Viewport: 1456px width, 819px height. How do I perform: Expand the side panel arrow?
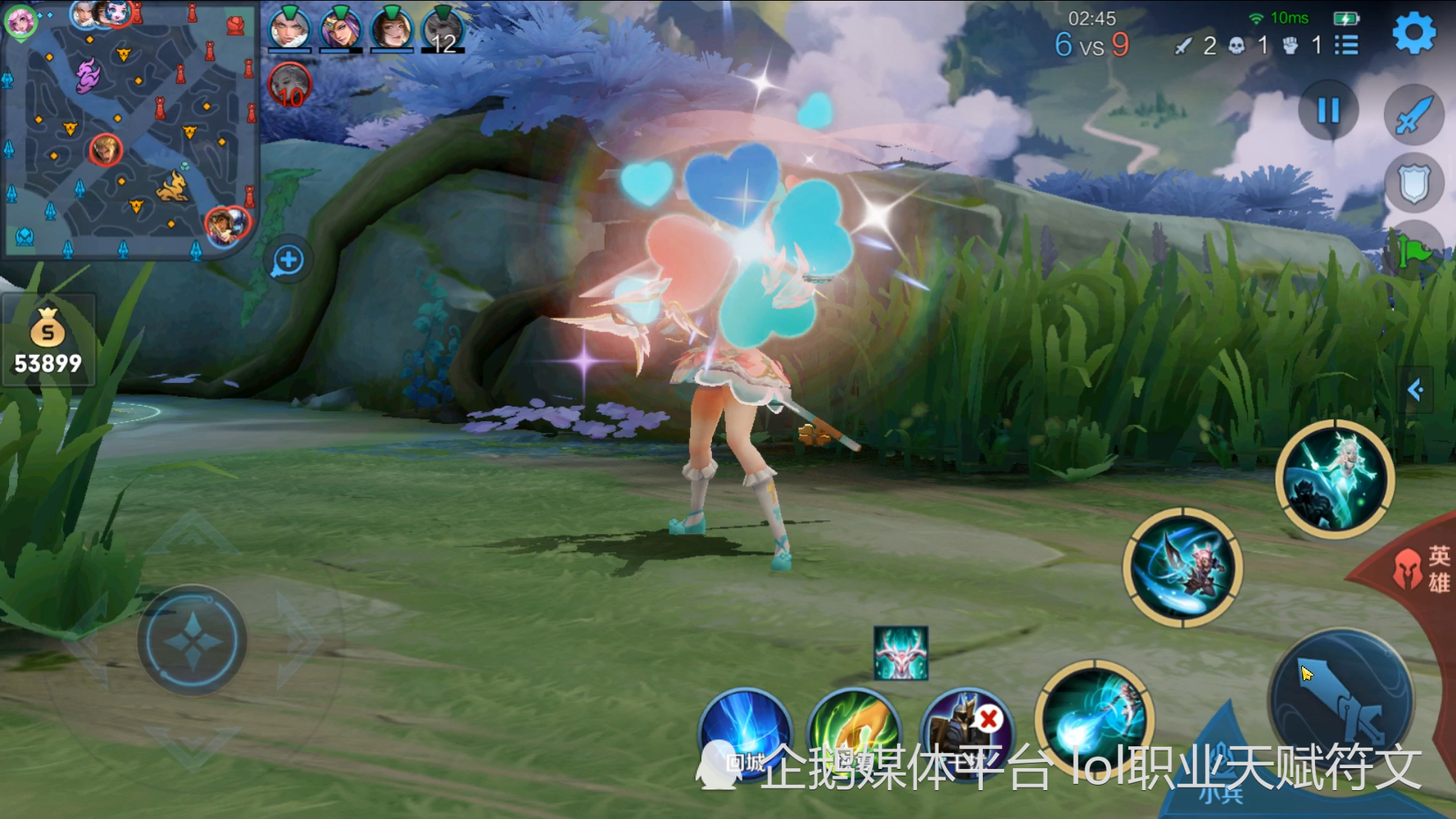tap(1415, 391)
